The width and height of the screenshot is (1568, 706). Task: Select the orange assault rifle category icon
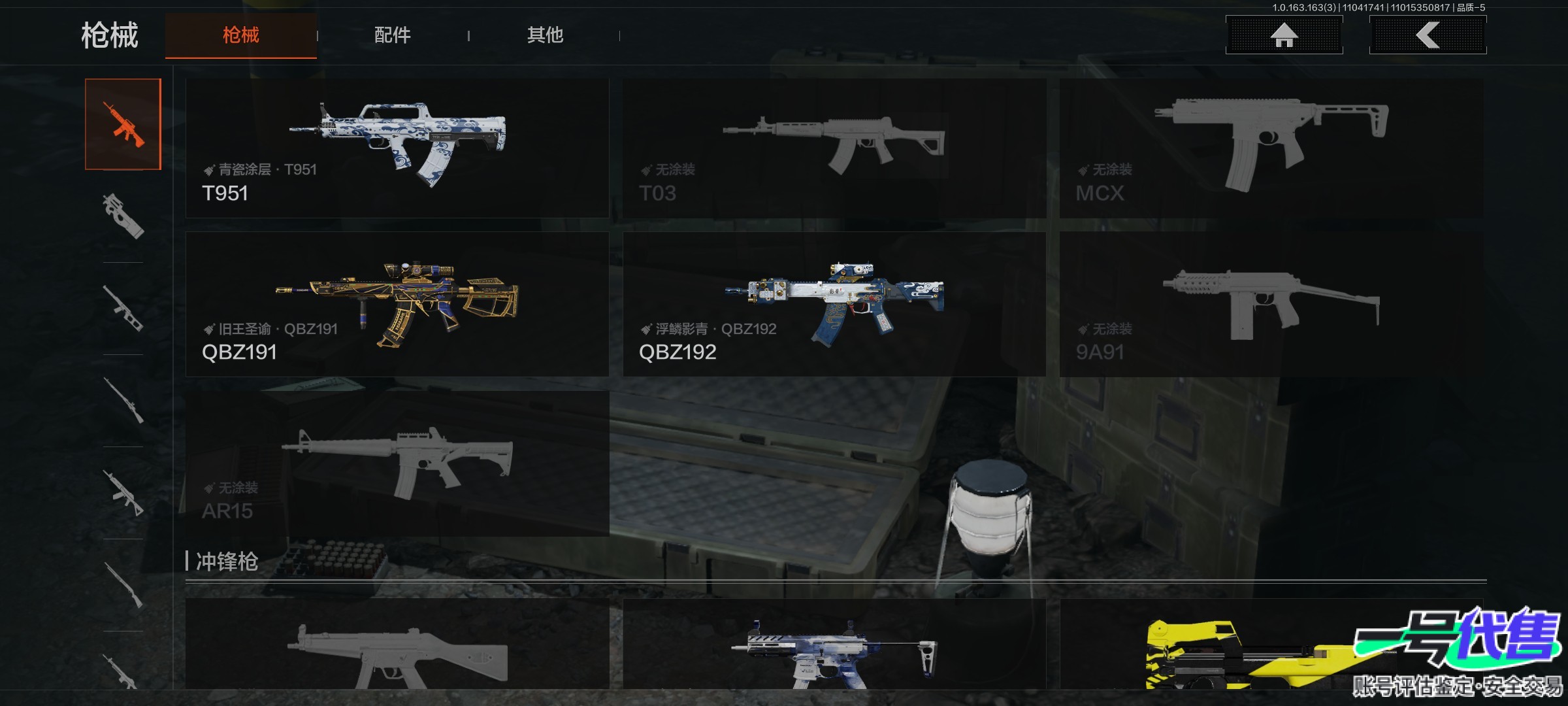point(123,124)
